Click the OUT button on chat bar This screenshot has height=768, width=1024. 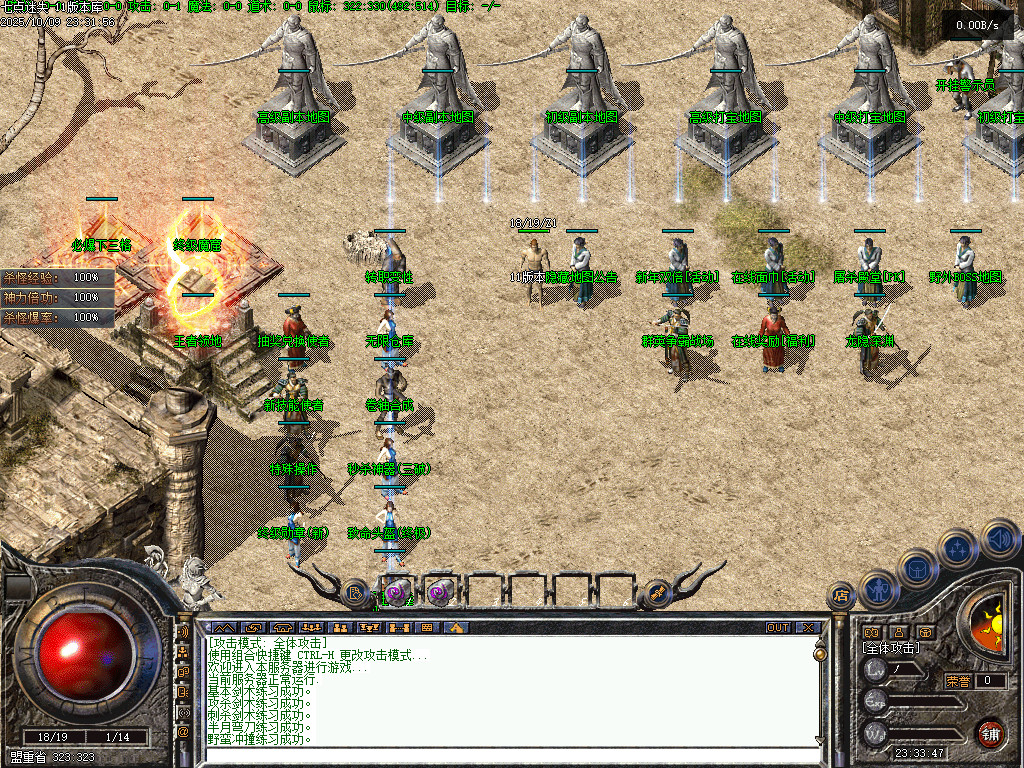778,628
